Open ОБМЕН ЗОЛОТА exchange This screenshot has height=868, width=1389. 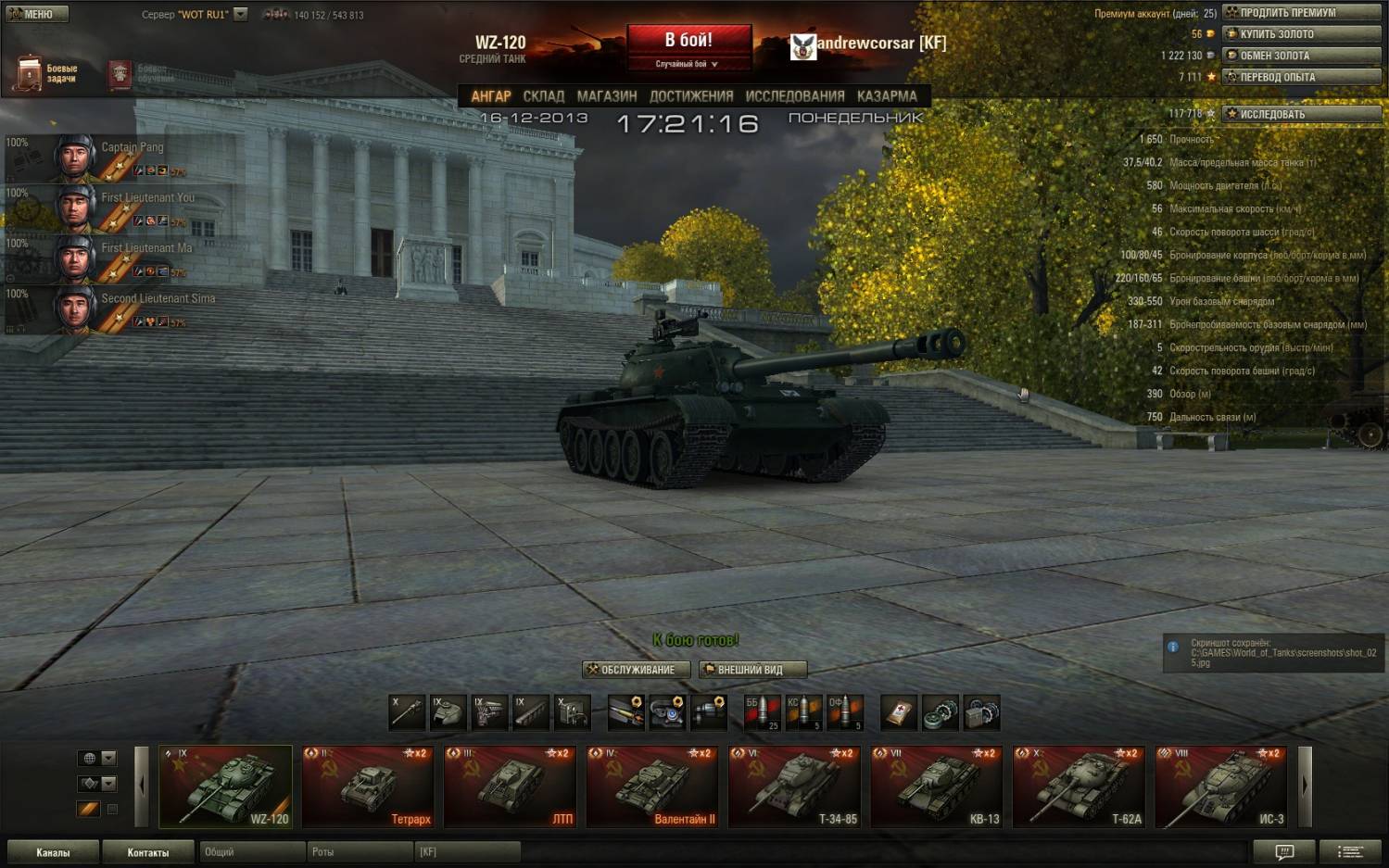1301,56
